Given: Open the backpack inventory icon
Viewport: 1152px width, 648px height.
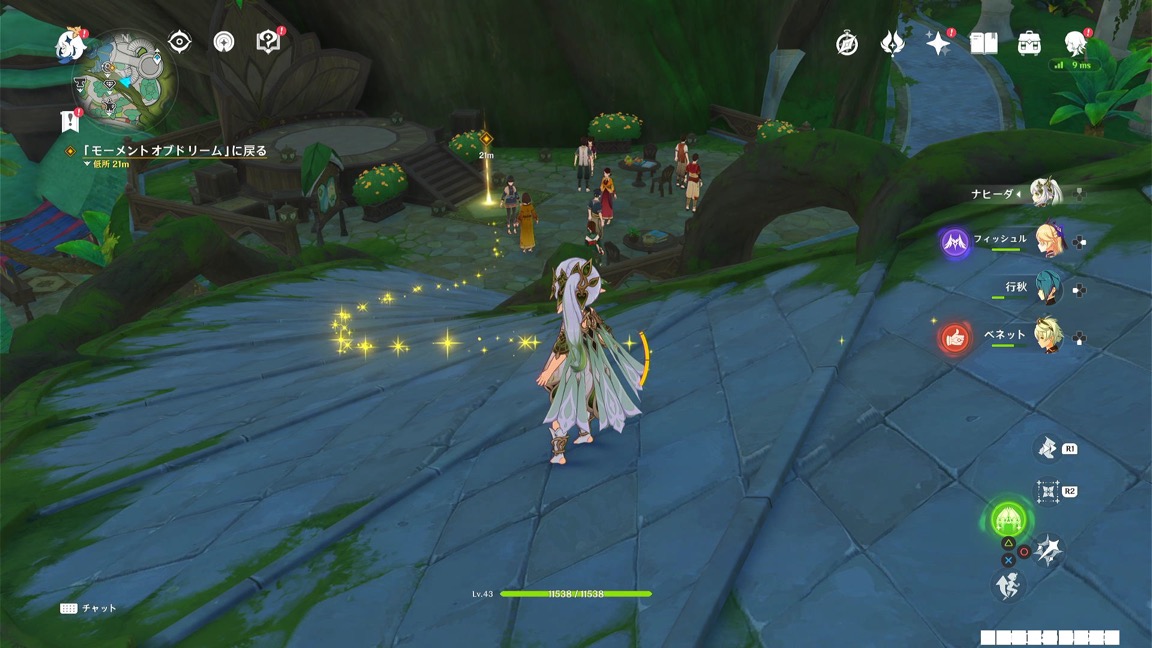Looking at the screenshot, I should (1029, 44).
